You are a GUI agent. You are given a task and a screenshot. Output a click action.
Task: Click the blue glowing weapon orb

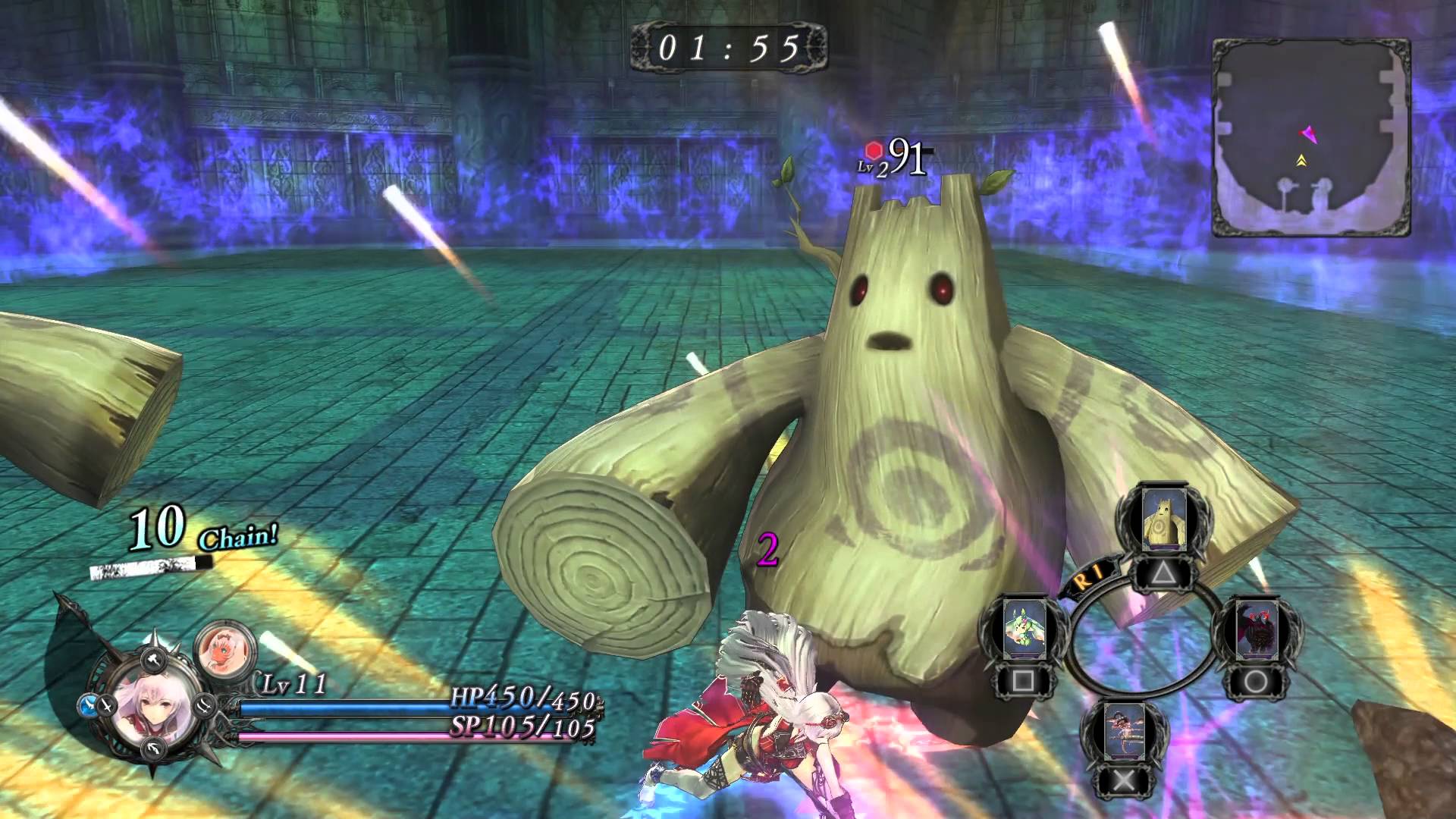click(x=86, y=705)
